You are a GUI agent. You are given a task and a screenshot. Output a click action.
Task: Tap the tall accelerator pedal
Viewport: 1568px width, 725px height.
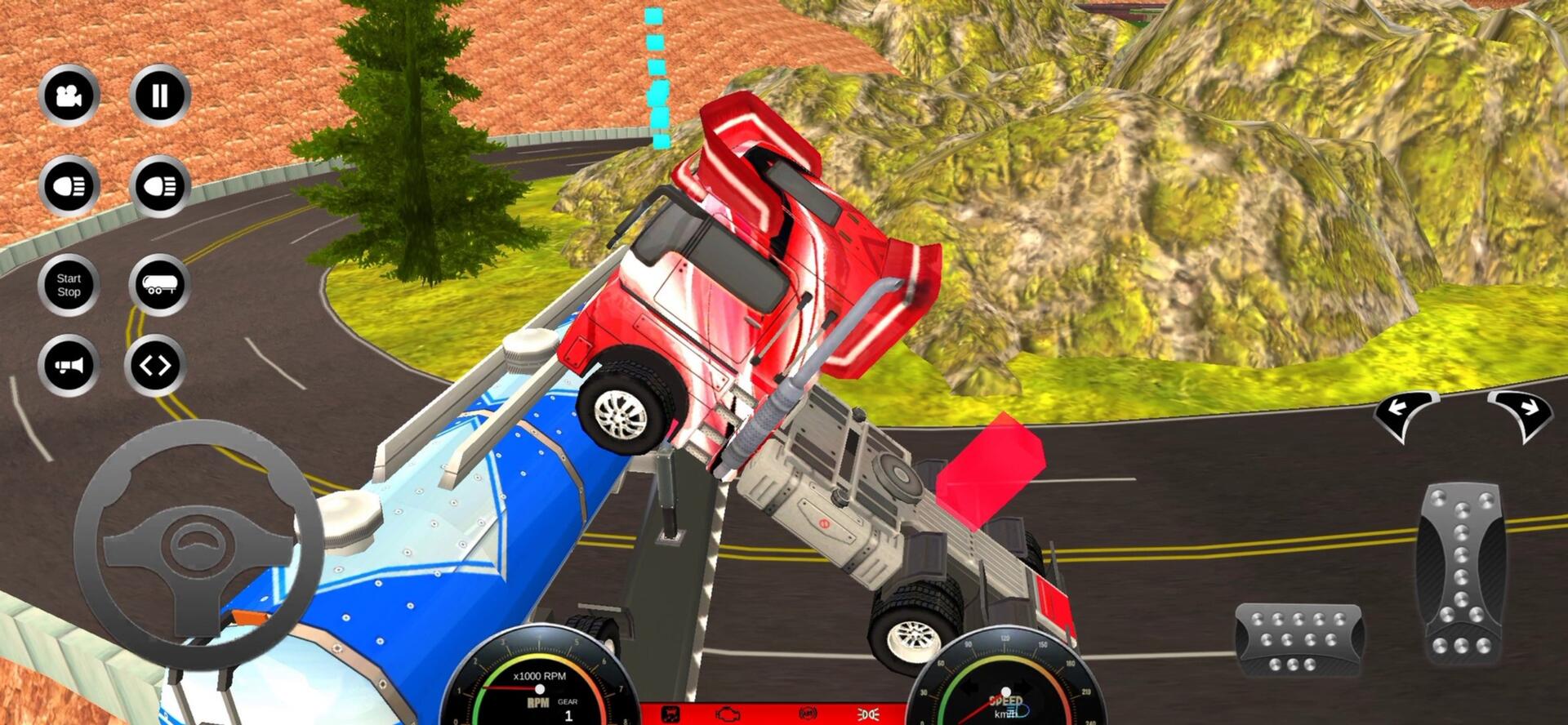(1462, 572)
